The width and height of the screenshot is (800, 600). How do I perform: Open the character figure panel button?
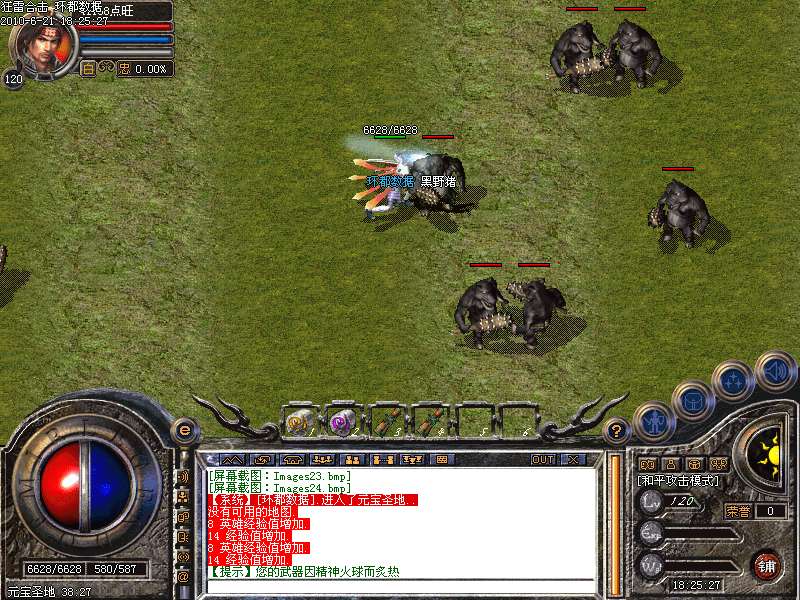(651, 420)
